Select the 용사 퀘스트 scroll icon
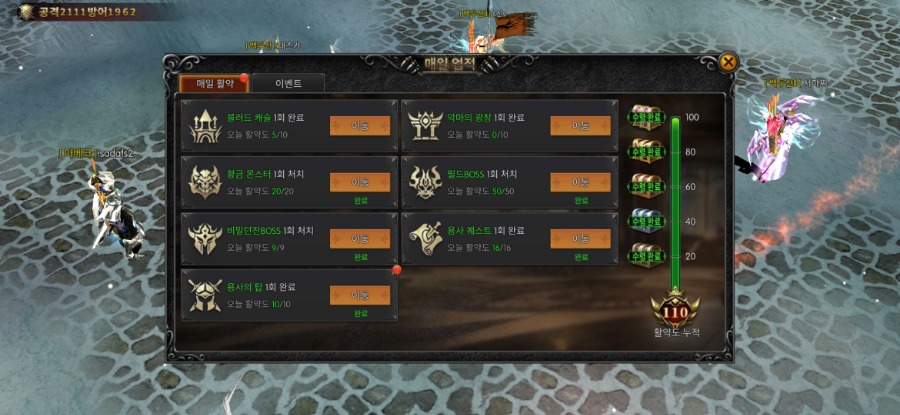This screenshot has width=900, height=415. (x=427, y=237)
